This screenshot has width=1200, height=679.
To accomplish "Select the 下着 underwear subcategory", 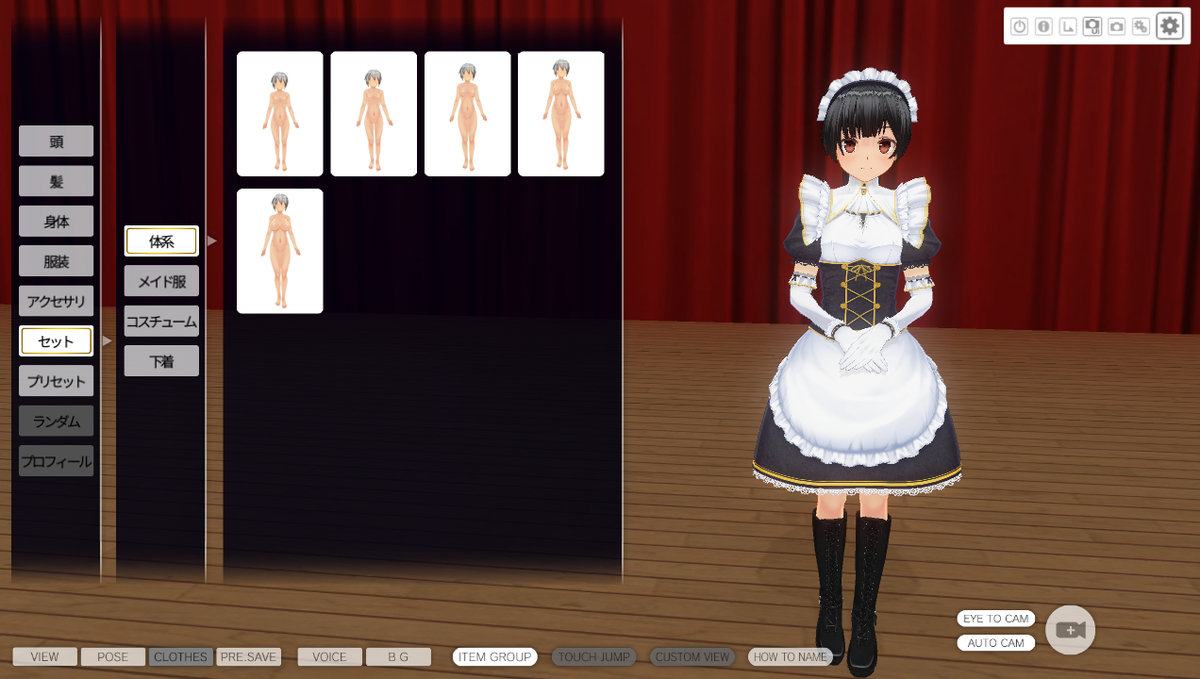I will pyautogui.click(x=161, y=361).
